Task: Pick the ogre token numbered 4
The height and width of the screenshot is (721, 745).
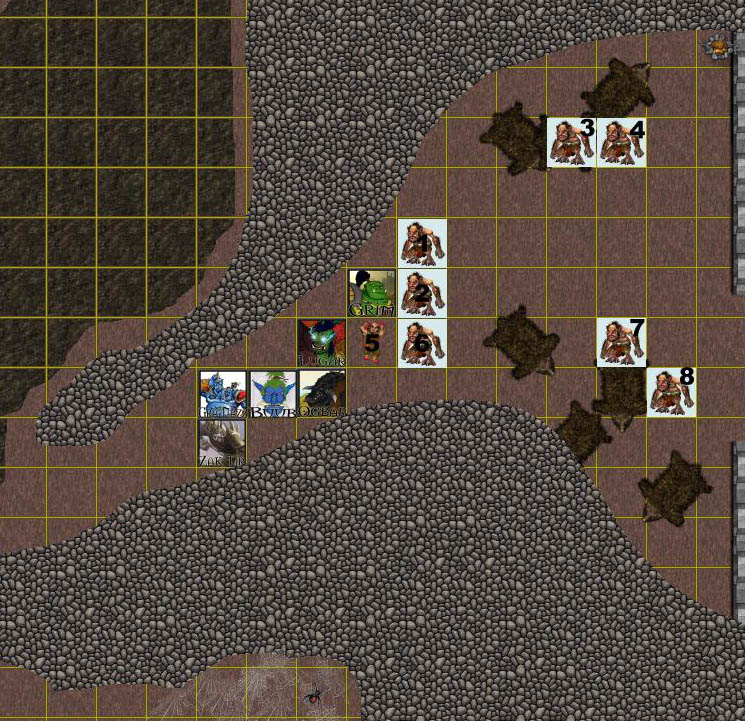Action: (622, 141)
